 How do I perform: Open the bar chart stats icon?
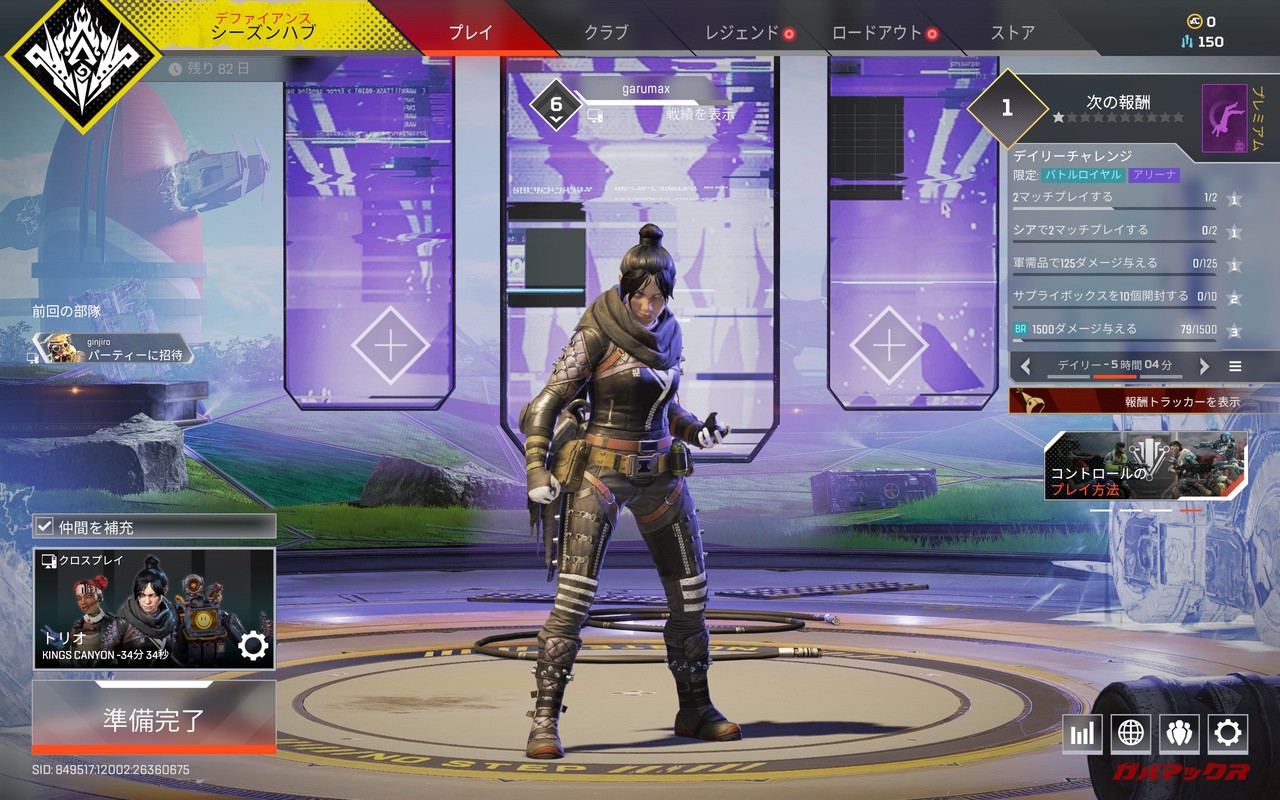(x=1082, y=734)
